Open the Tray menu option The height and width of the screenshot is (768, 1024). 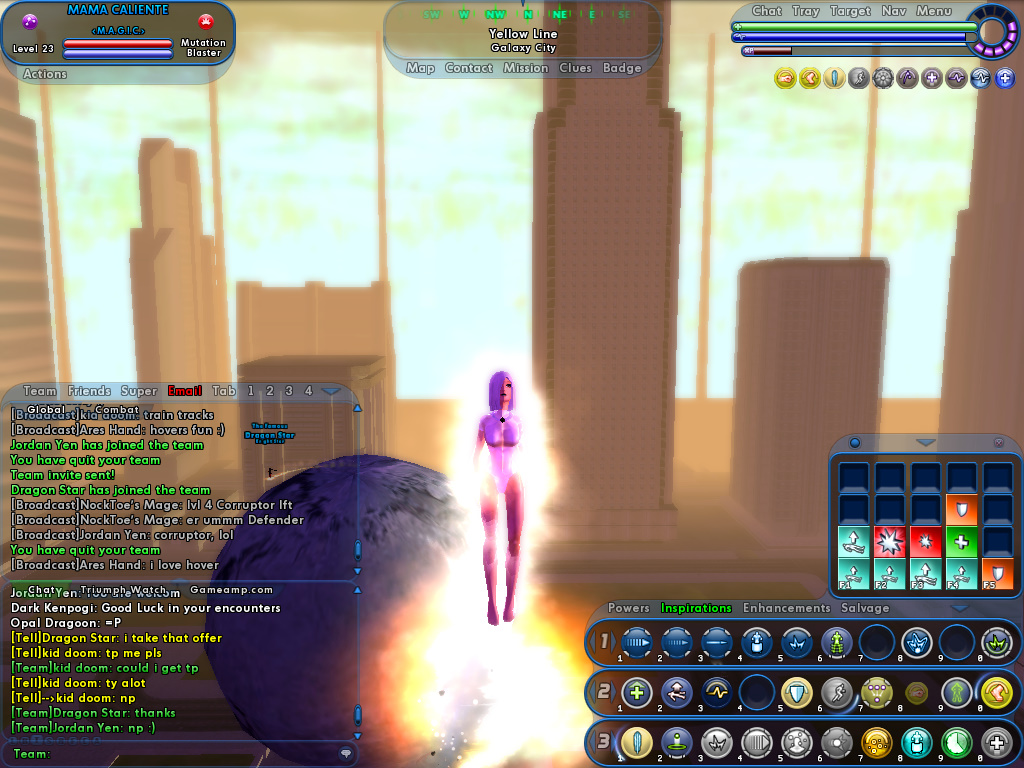[x=805, y=11]
